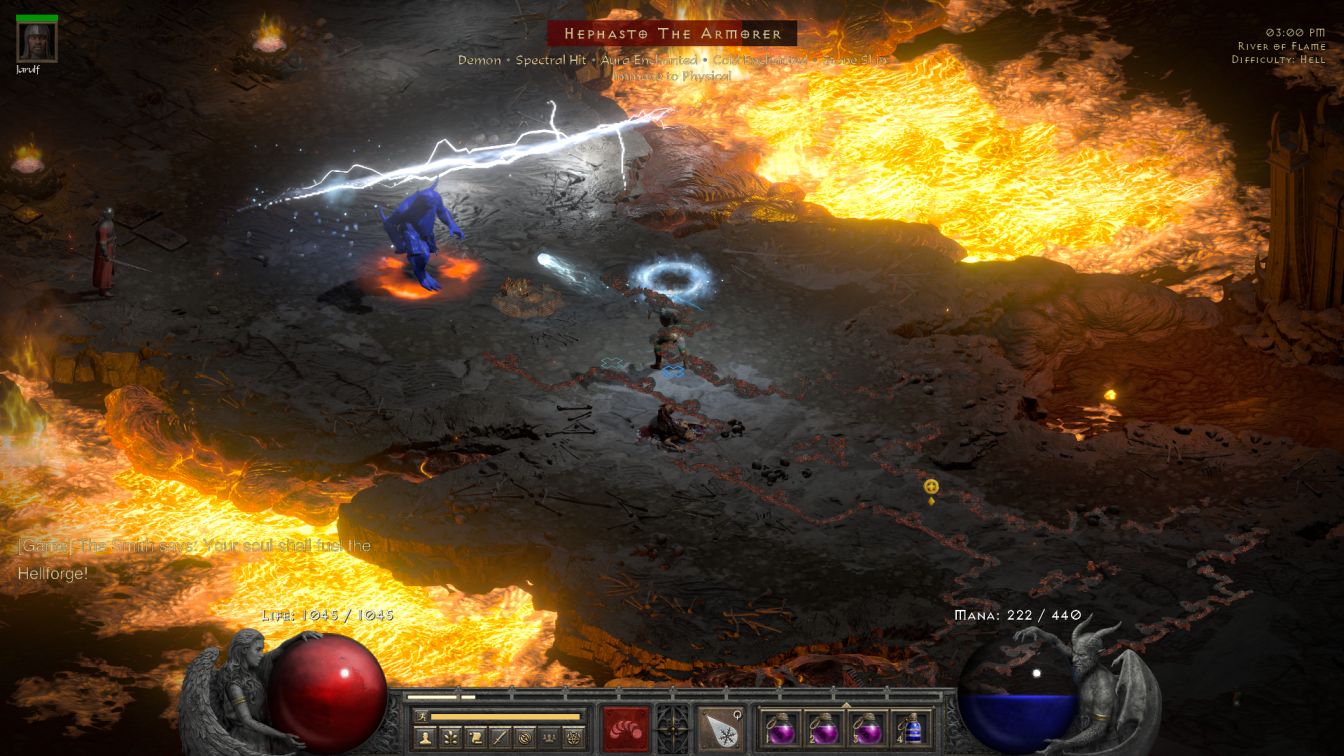
Task: Use the purple potion in belt slot 1
Action: coord(780,729)
